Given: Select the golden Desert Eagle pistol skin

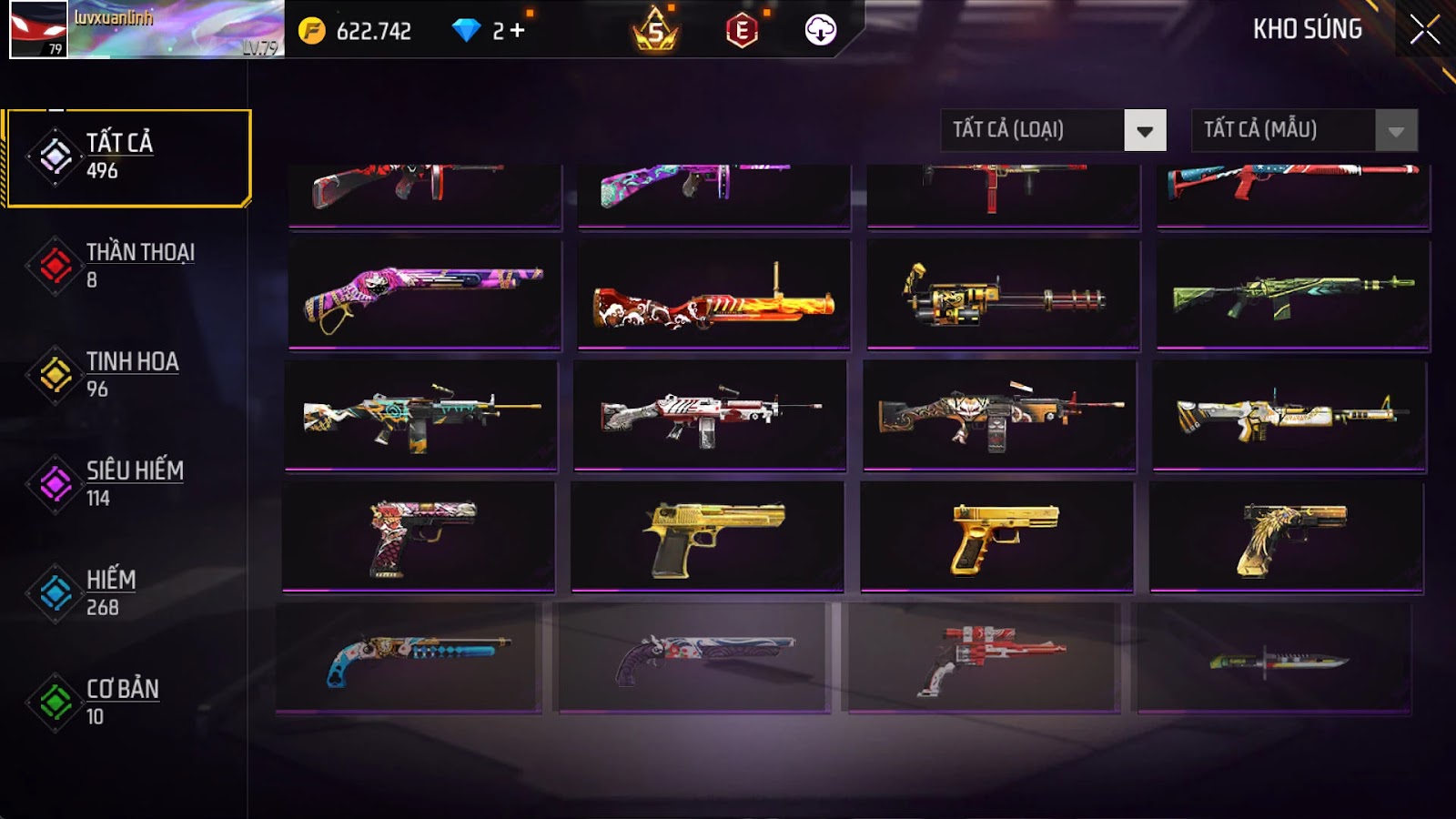Looking at the screenshot, I should pyautogui.click(x=707, y=537).
